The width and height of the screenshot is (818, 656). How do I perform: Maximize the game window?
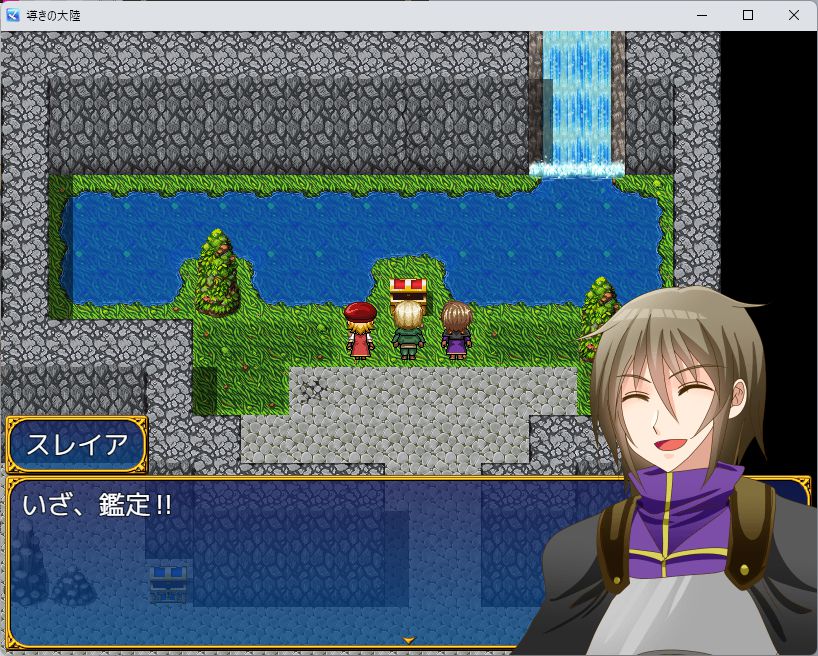pyautogui.click(x=747, y=15)
